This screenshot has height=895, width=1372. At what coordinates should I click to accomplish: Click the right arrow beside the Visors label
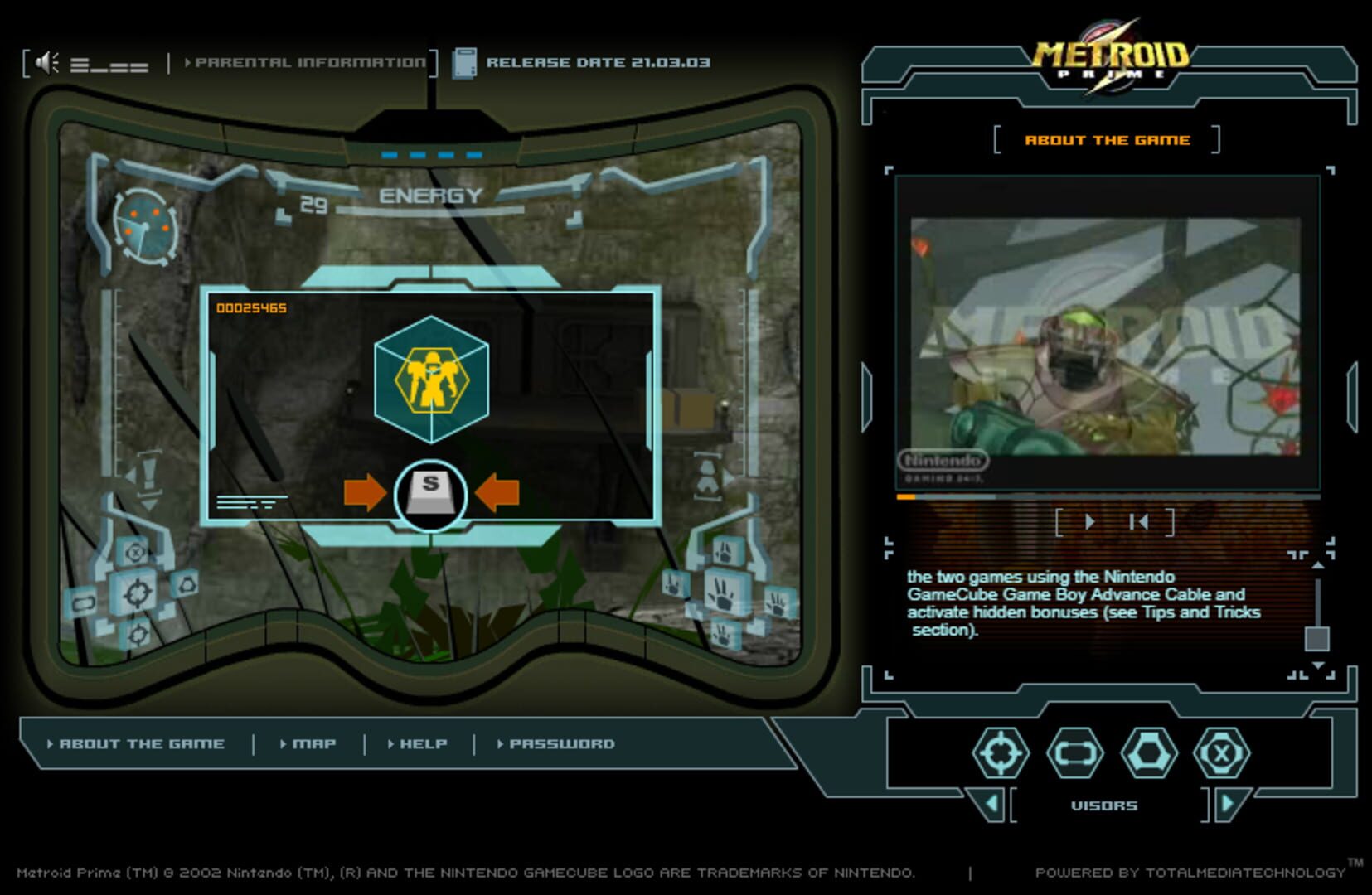[x=1229, y=804]
